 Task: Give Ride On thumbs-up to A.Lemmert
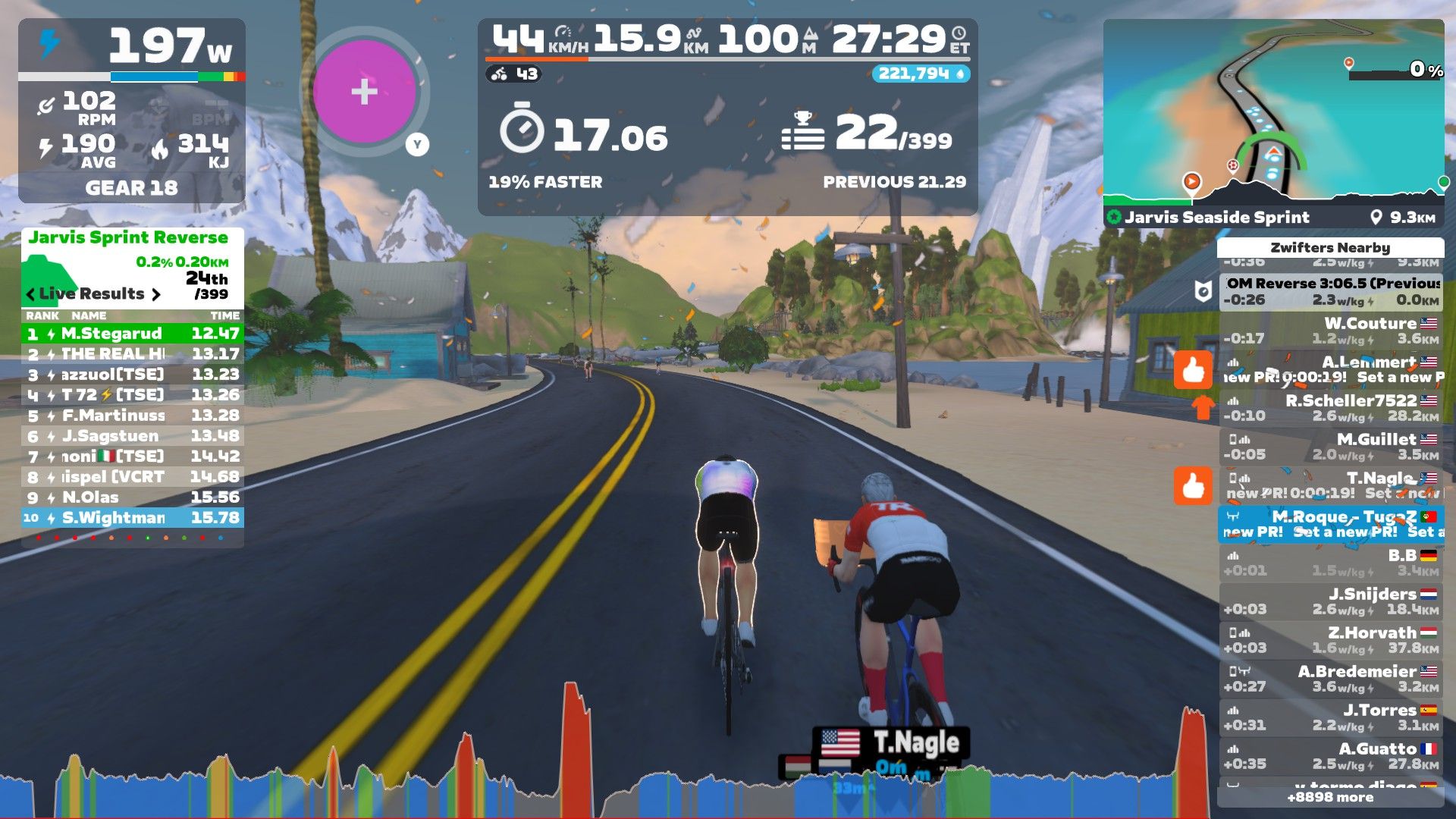(x=1193, y=370)
